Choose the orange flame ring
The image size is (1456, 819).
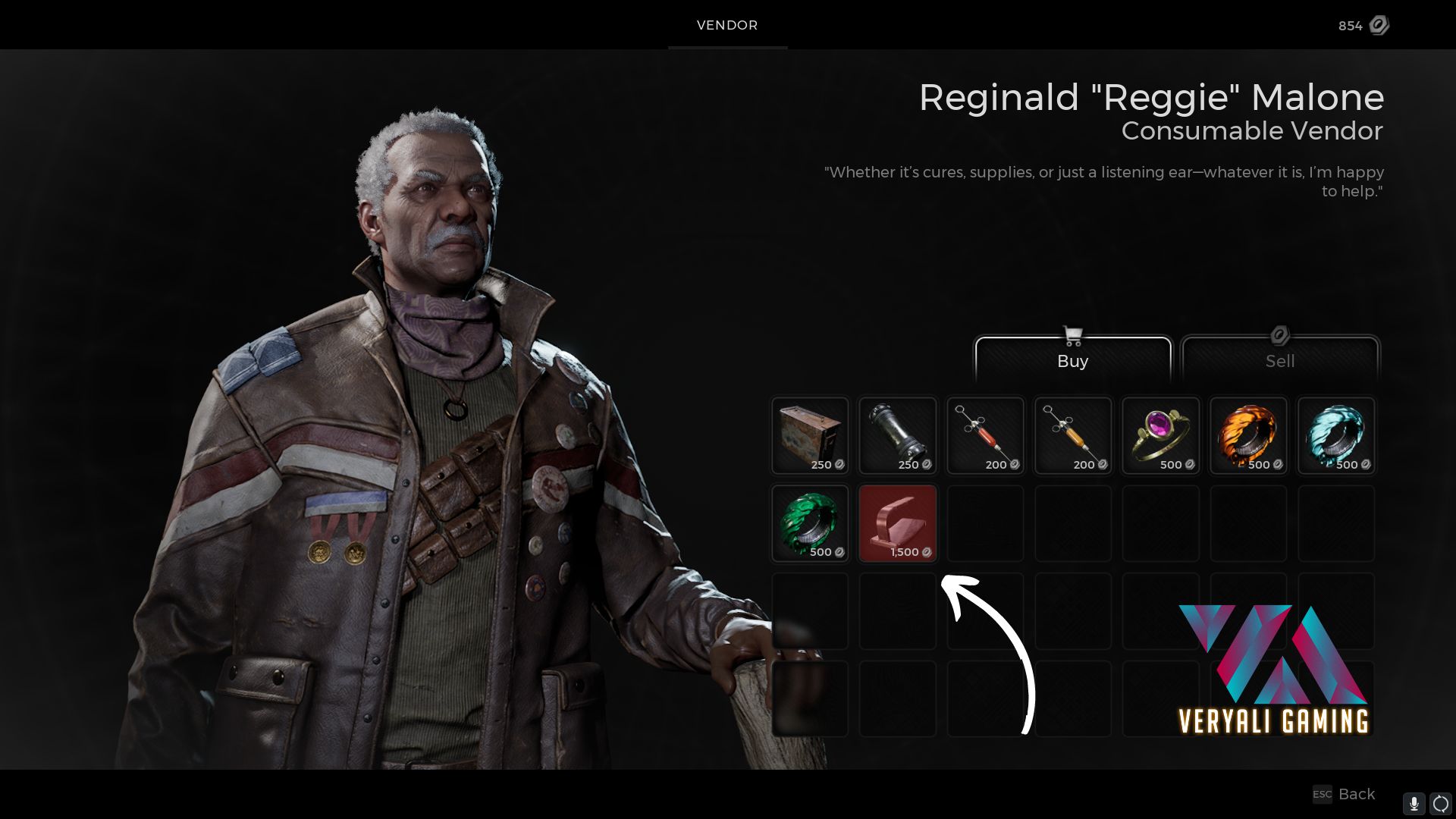1248,436
